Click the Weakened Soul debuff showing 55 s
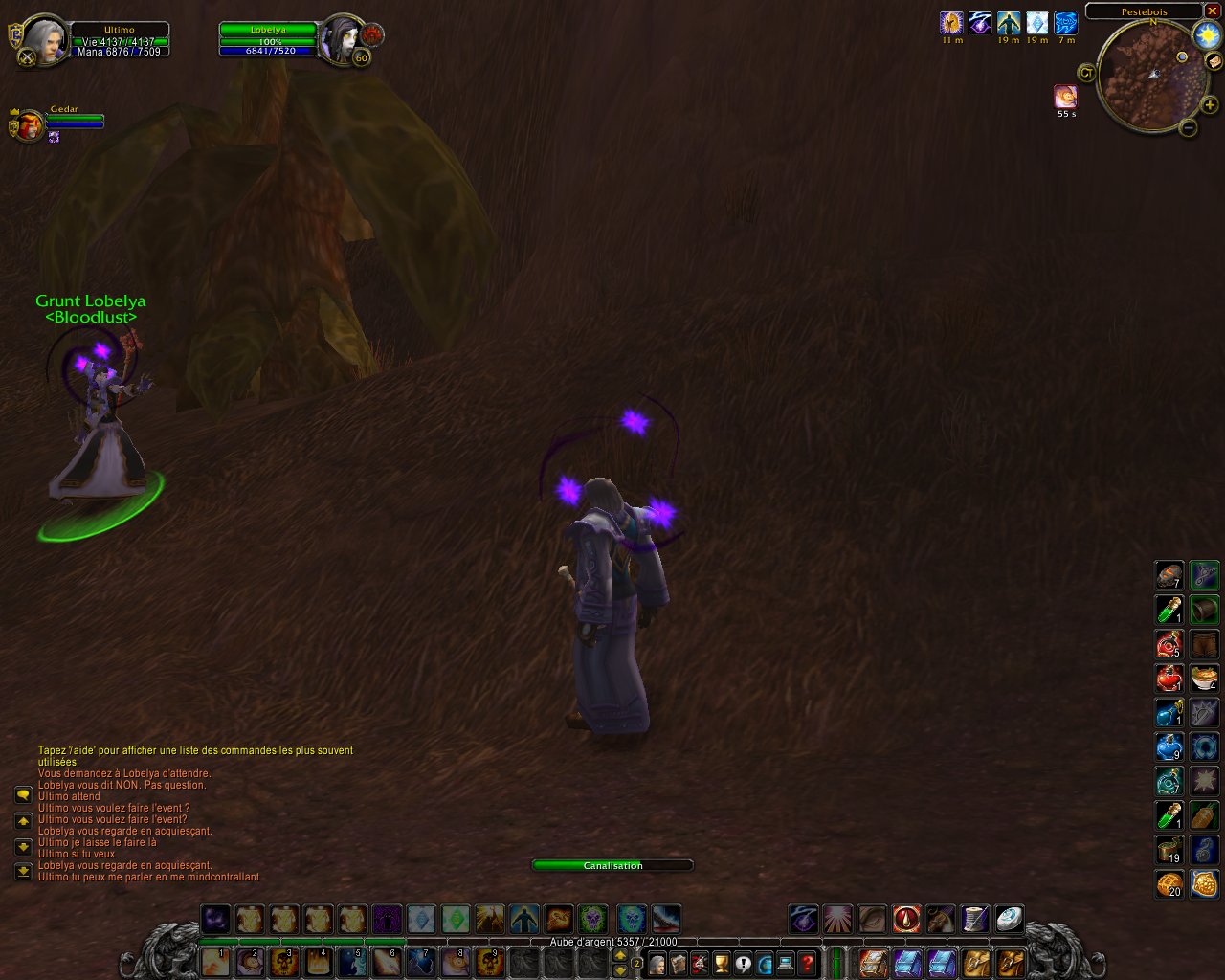 pyautogui.click(x=1065, y=97)
